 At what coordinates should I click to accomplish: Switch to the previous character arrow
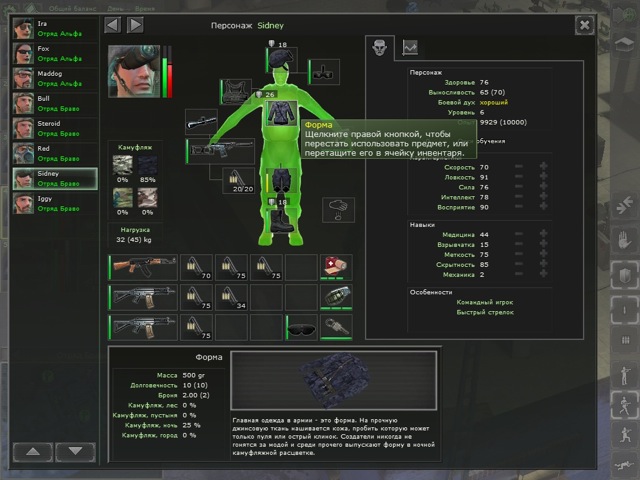click(113, 24)
